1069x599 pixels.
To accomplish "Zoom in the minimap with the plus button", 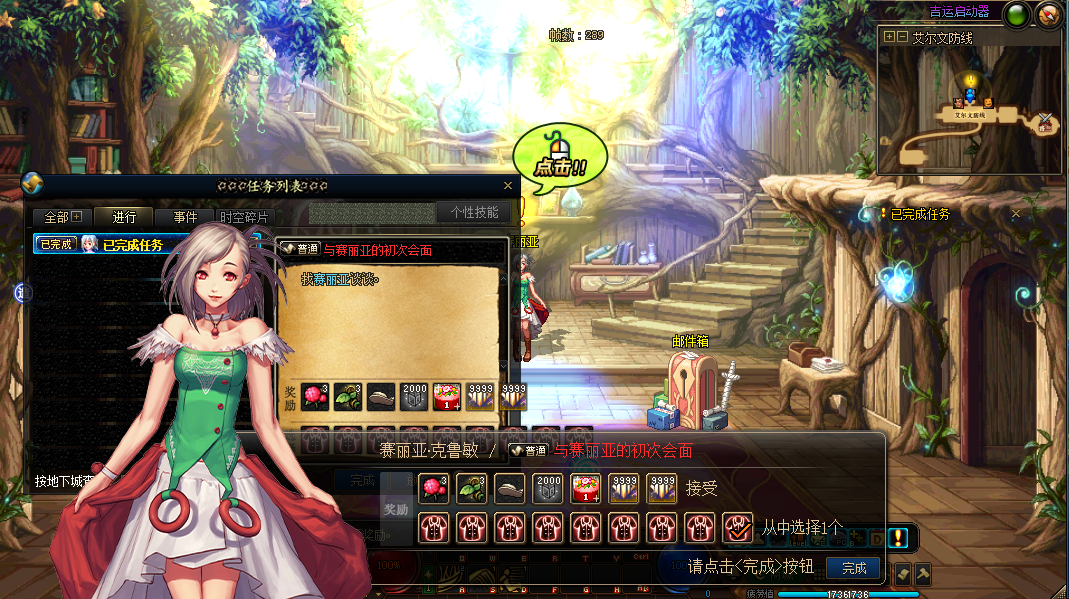I will (889, 37).
